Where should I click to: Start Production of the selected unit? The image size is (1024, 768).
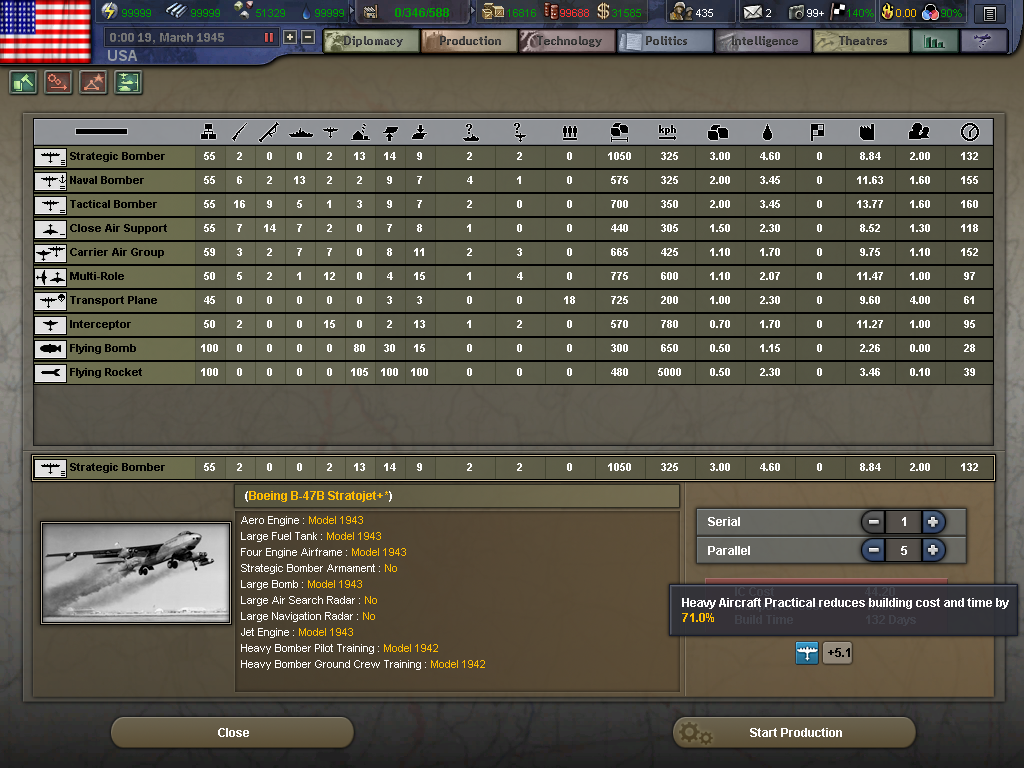(x=794, y=733)
